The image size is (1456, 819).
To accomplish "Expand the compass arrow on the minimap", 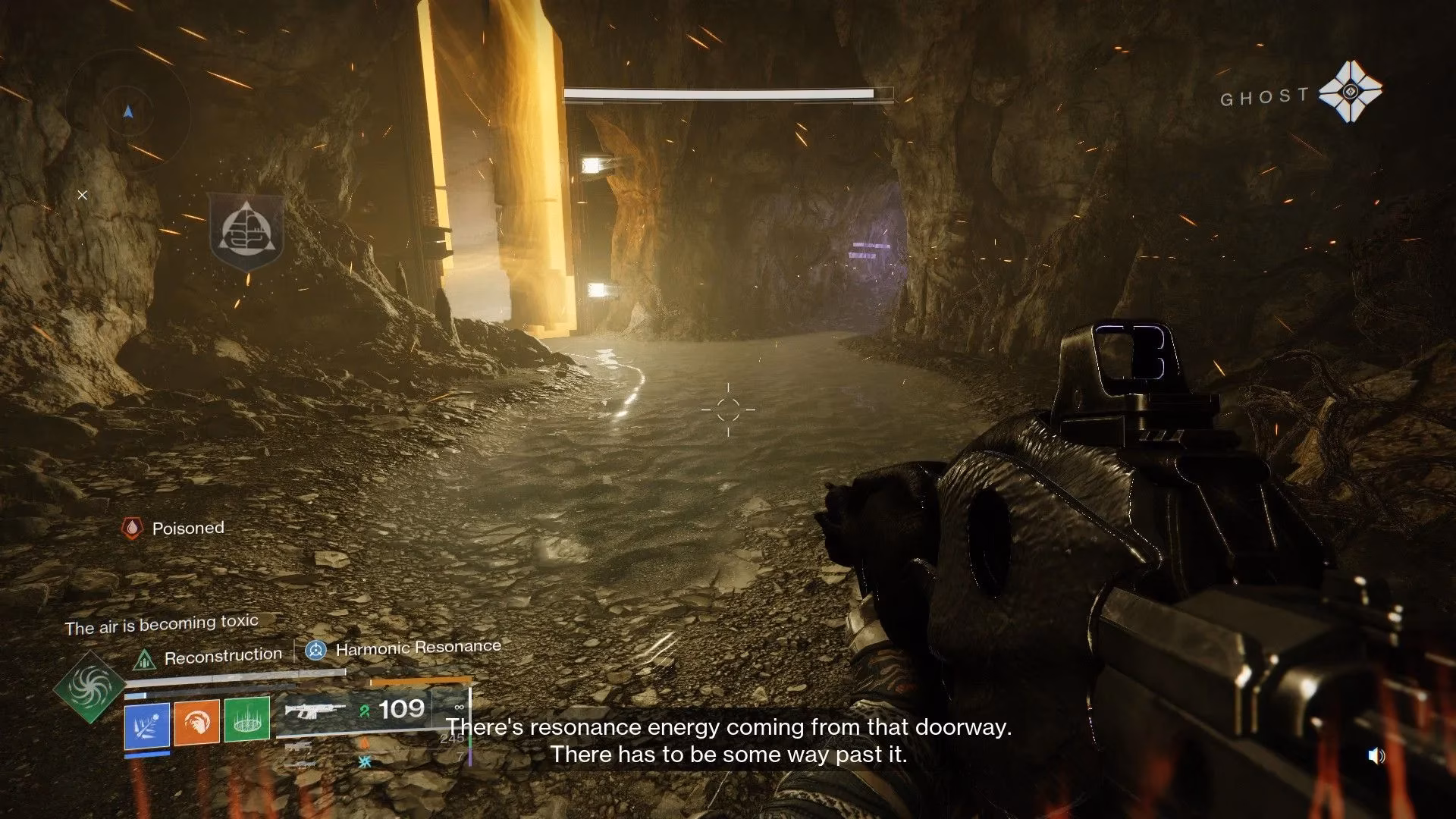I will pyautogui.click(x=129, y=111).
